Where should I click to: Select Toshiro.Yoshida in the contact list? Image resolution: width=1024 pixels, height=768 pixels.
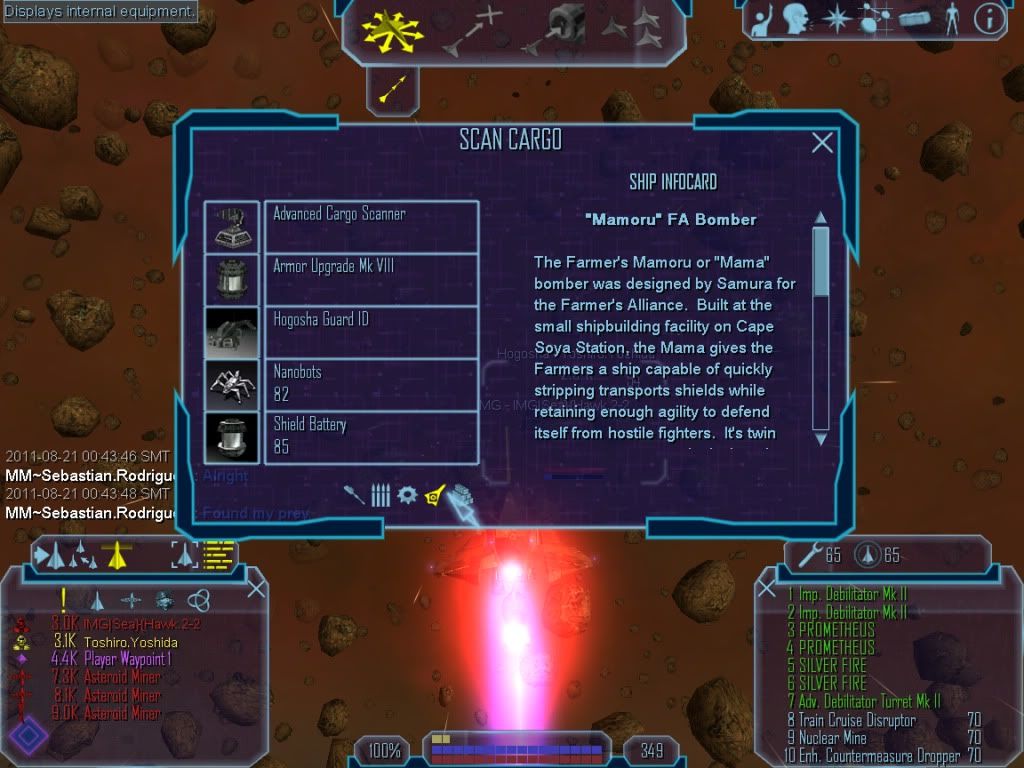click(x=129, y=642)
